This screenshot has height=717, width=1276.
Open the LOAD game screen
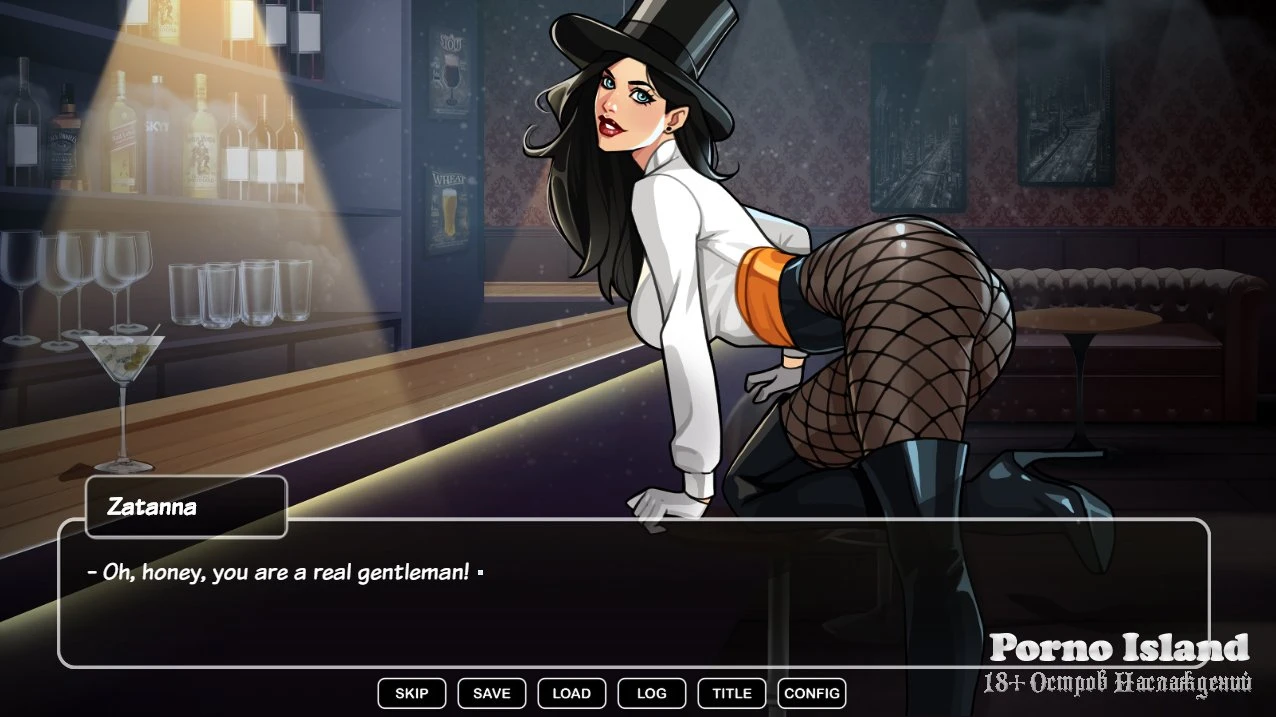click(571, 693)
